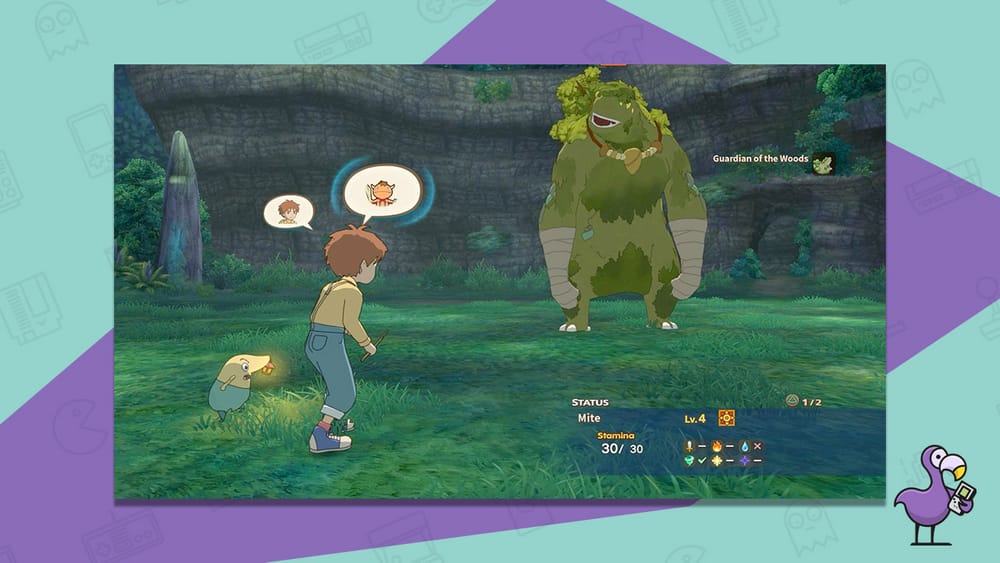Click the Guardian of the Woods portrait icon
Viewport: 1000px width, 563px height.
pyautogui.click(x=823, y=163)
